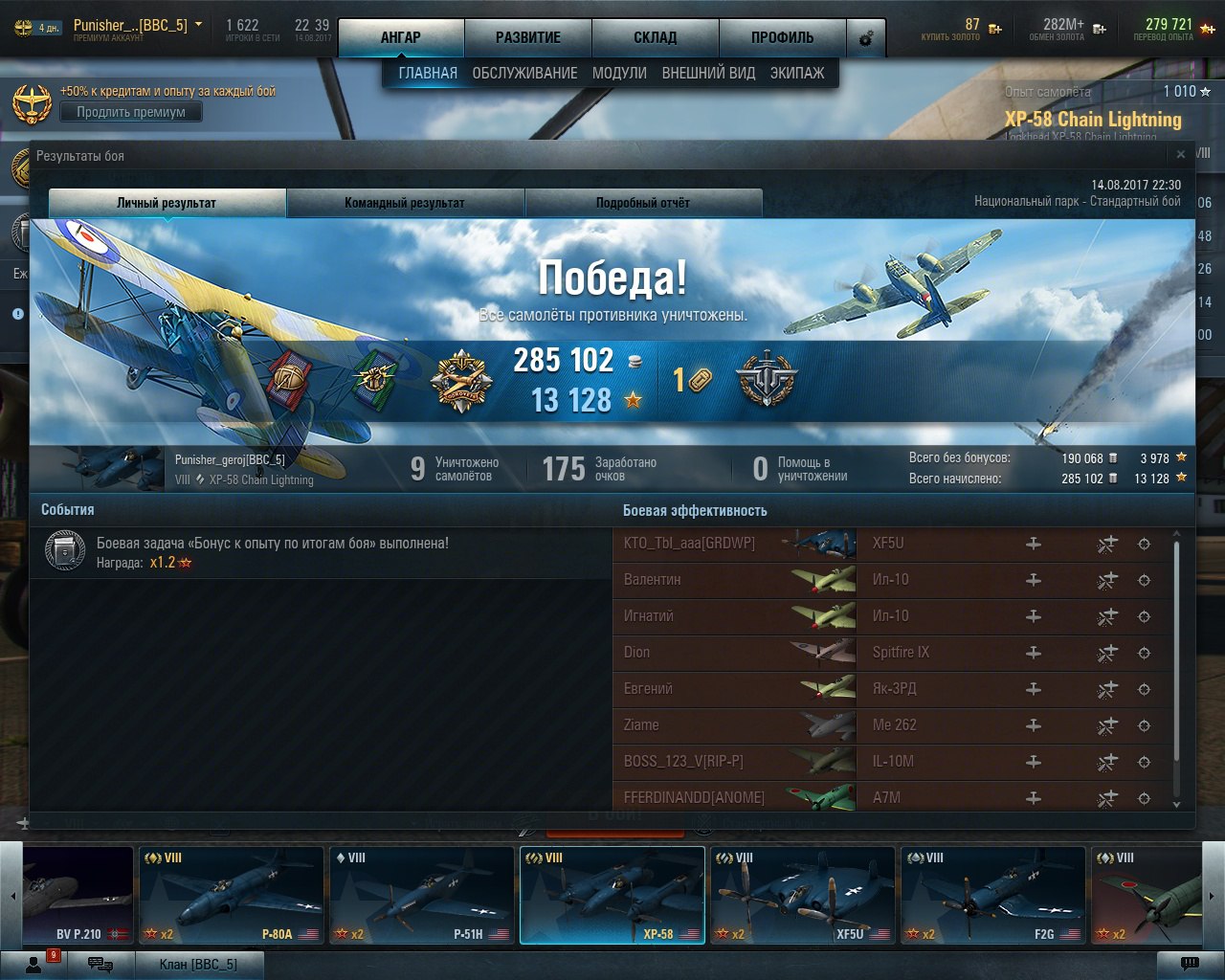Image resolution: width=1225 pixels, height=980 pixels.
Task: Open the ПРОФИЛЬ section
Action: click(782, 38)
